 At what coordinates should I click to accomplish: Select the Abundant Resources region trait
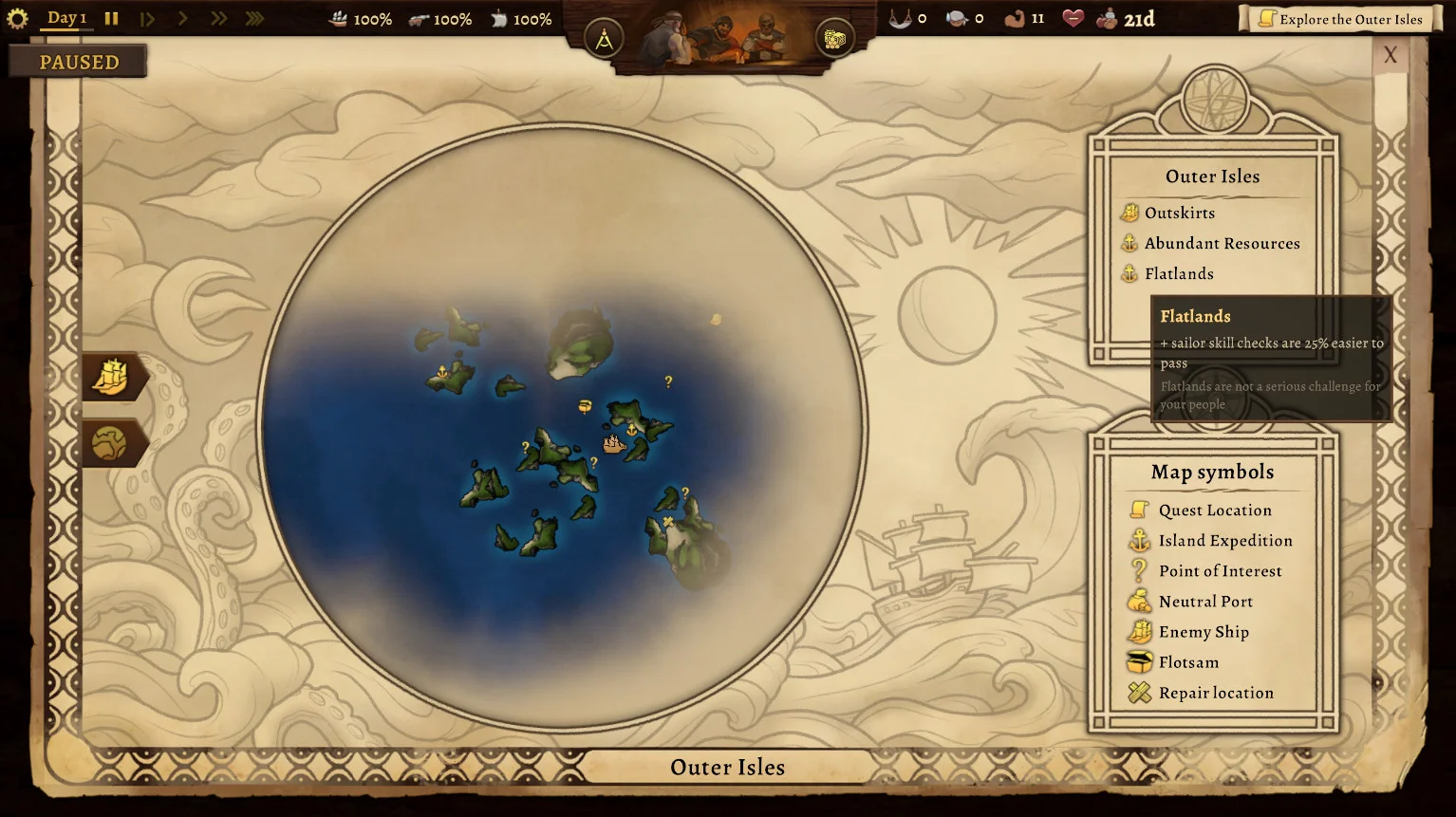pyautogui.click(x=1221, y=244)
